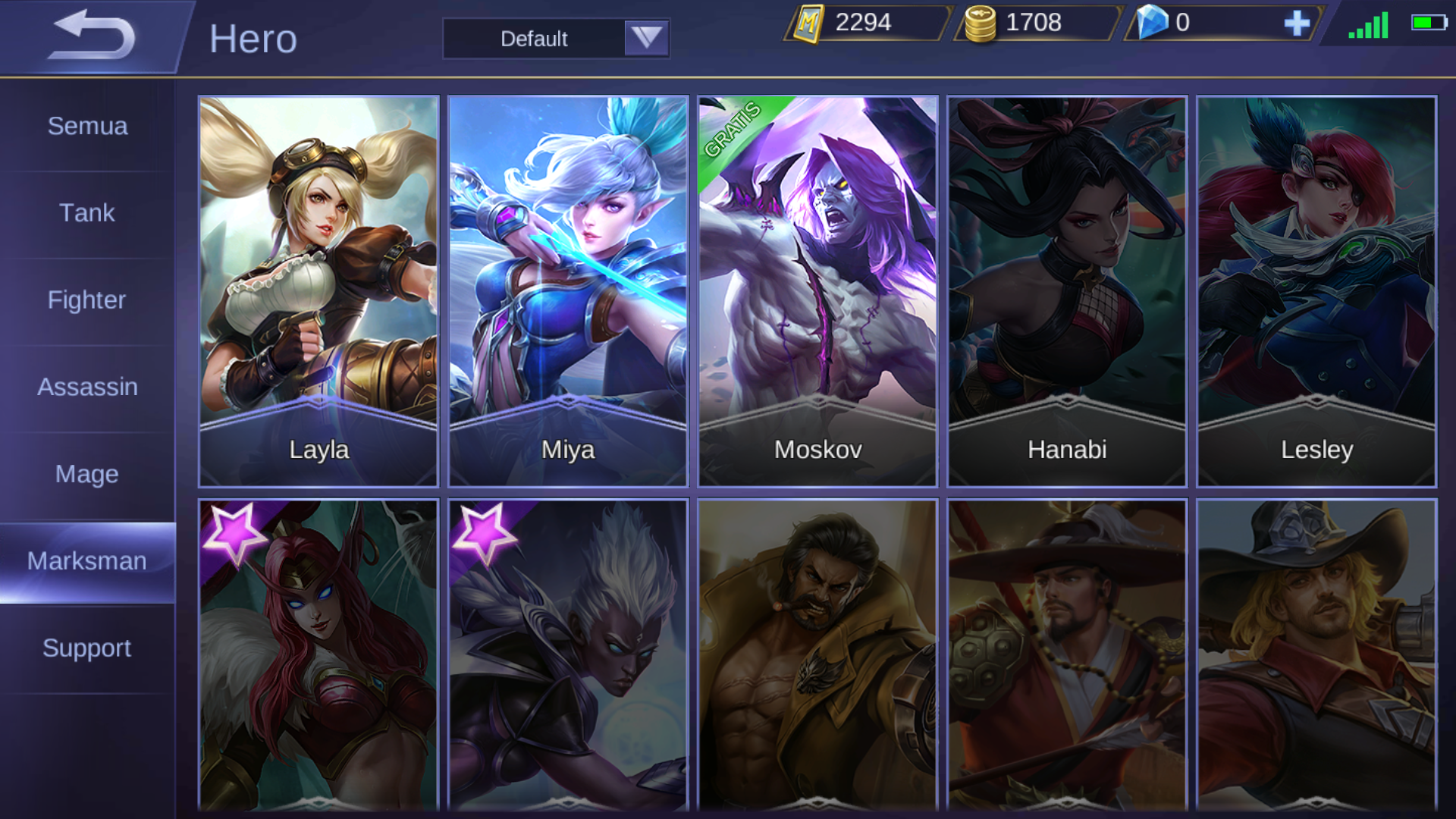
Task: Add diamonds with the plus button
Action: click(x=1297, y=23)
